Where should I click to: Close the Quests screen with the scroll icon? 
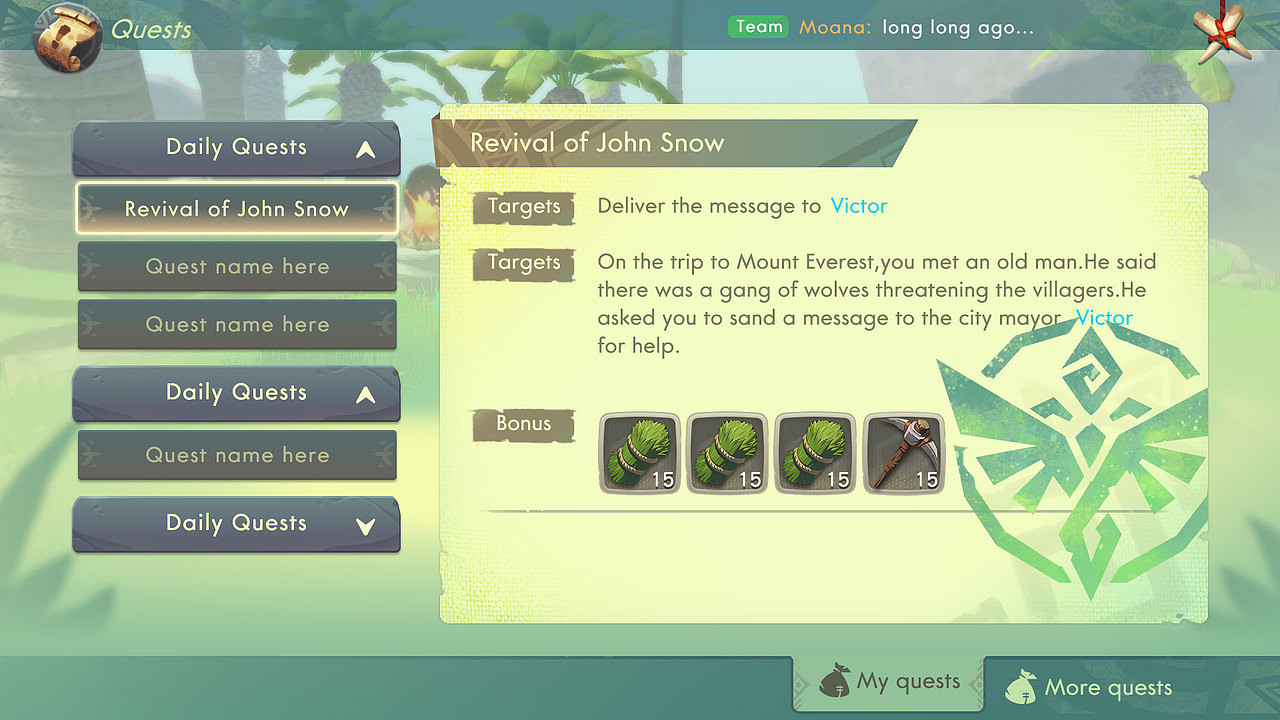1219,33
